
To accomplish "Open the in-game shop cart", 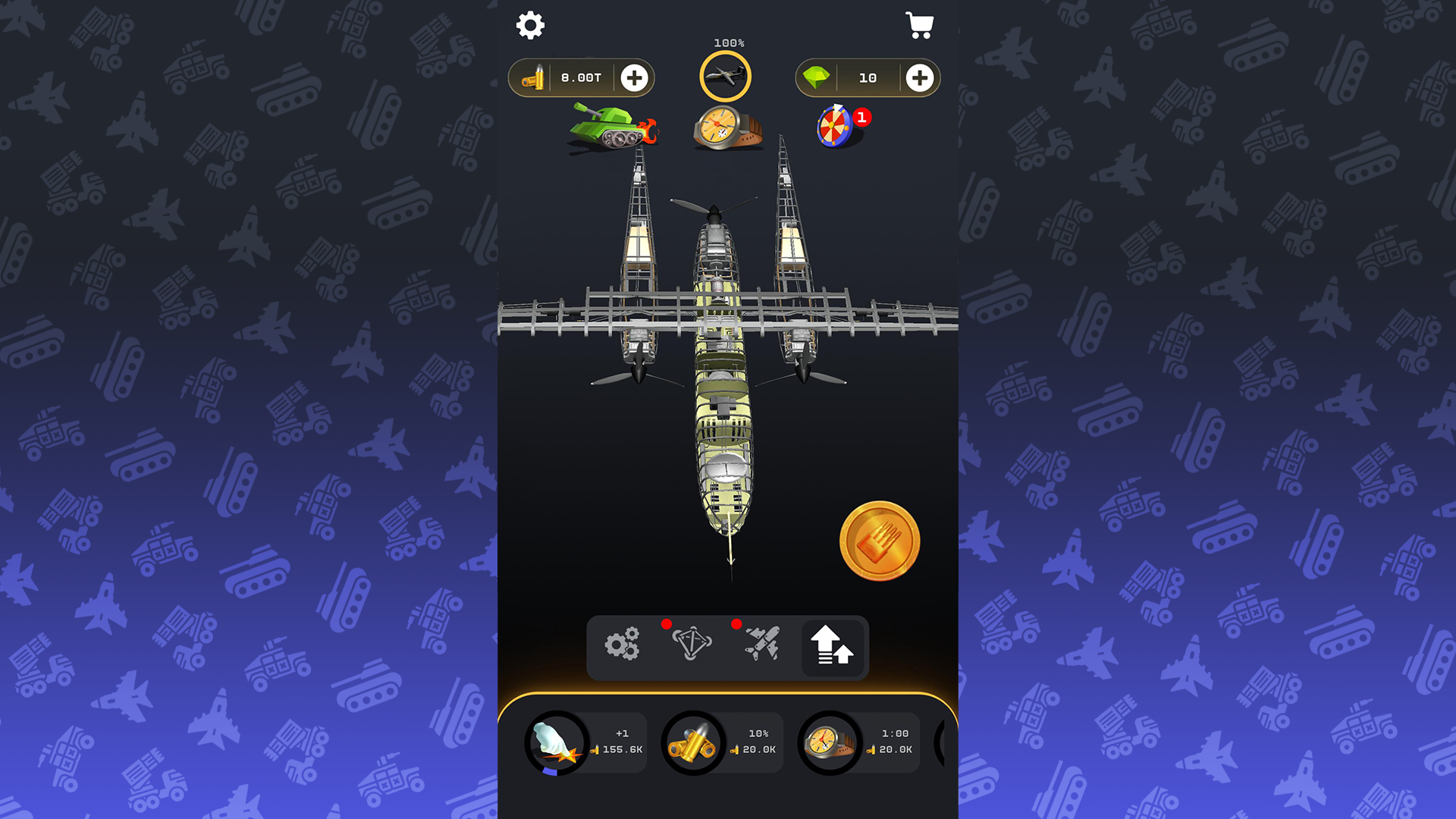I will (x=920, y=25).
